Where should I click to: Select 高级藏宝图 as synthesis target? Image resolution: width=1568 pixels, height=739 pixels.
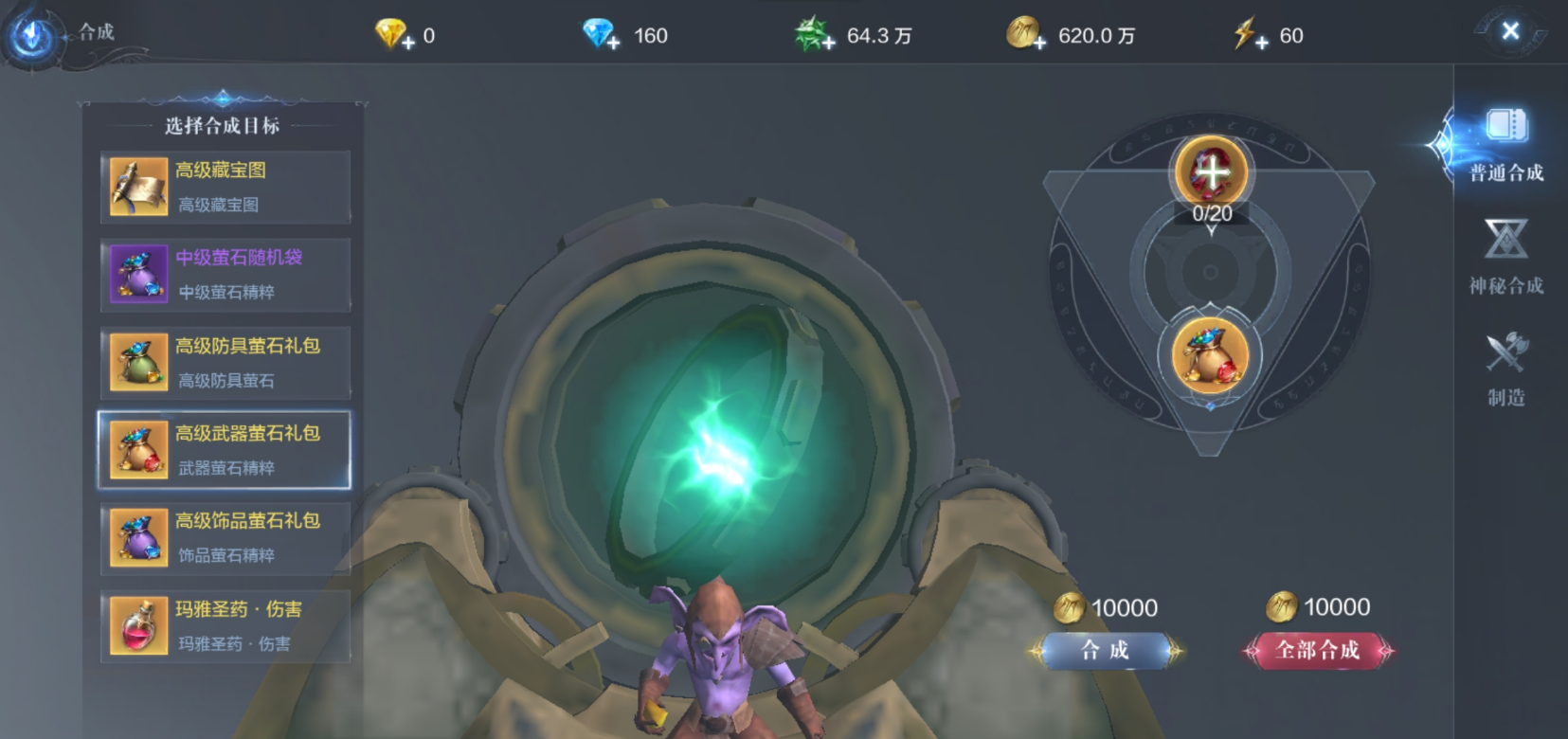(x=225, y=187)
